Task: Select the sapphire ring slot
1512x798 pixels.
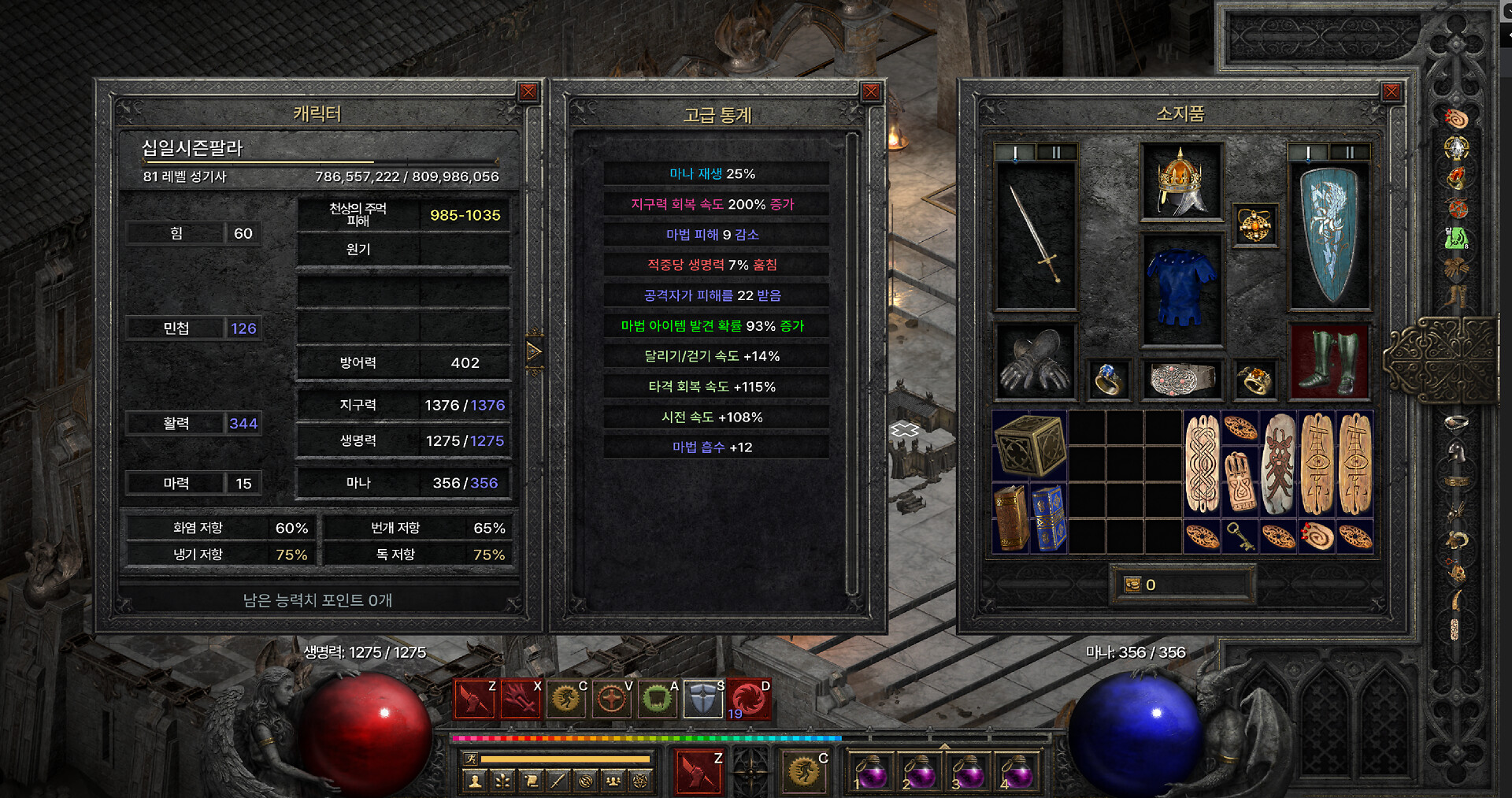Action: 1107,380
